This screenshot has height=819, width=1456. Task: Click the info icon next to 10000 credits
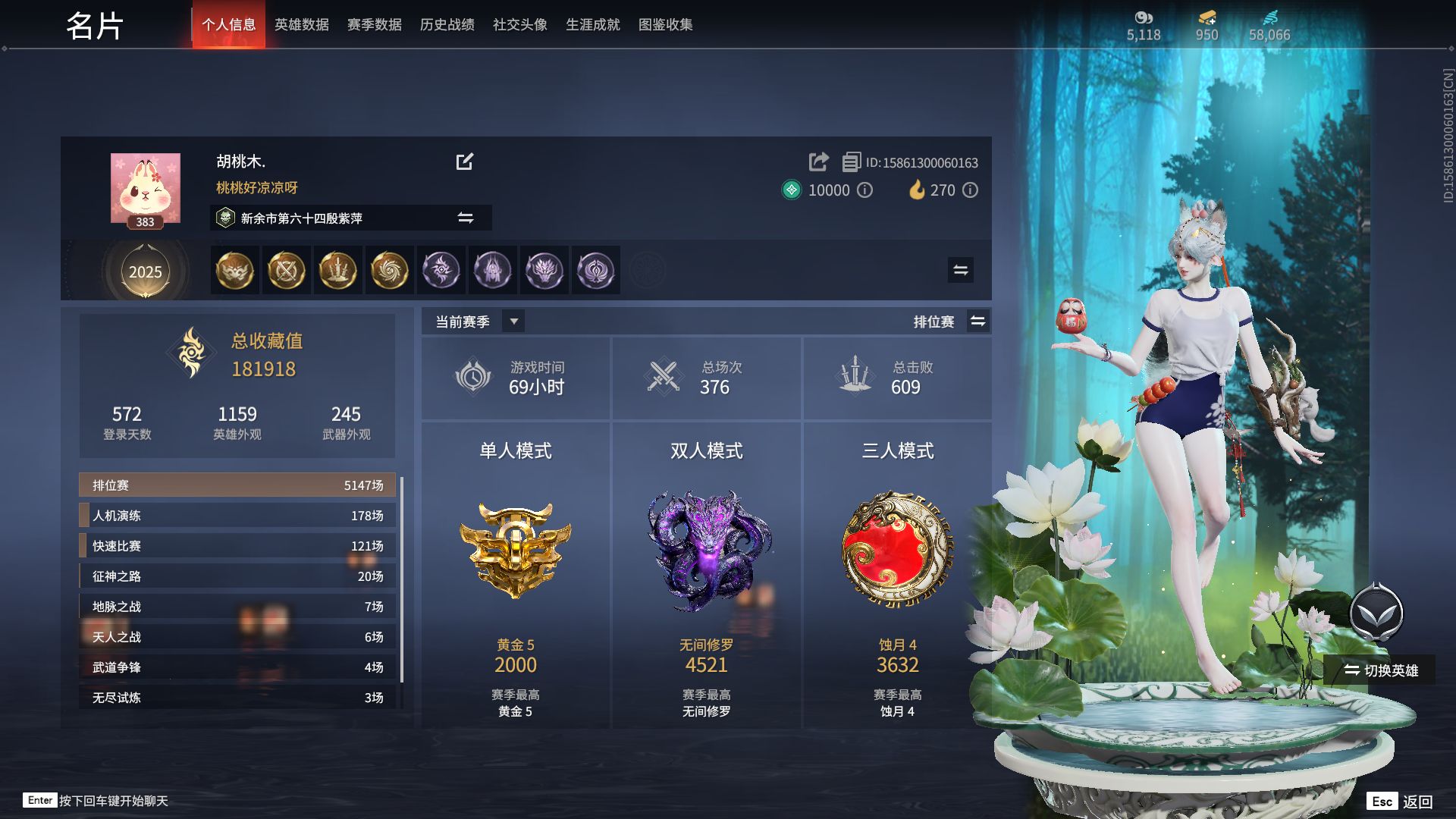pyautogui.click(x=864, y=190)
